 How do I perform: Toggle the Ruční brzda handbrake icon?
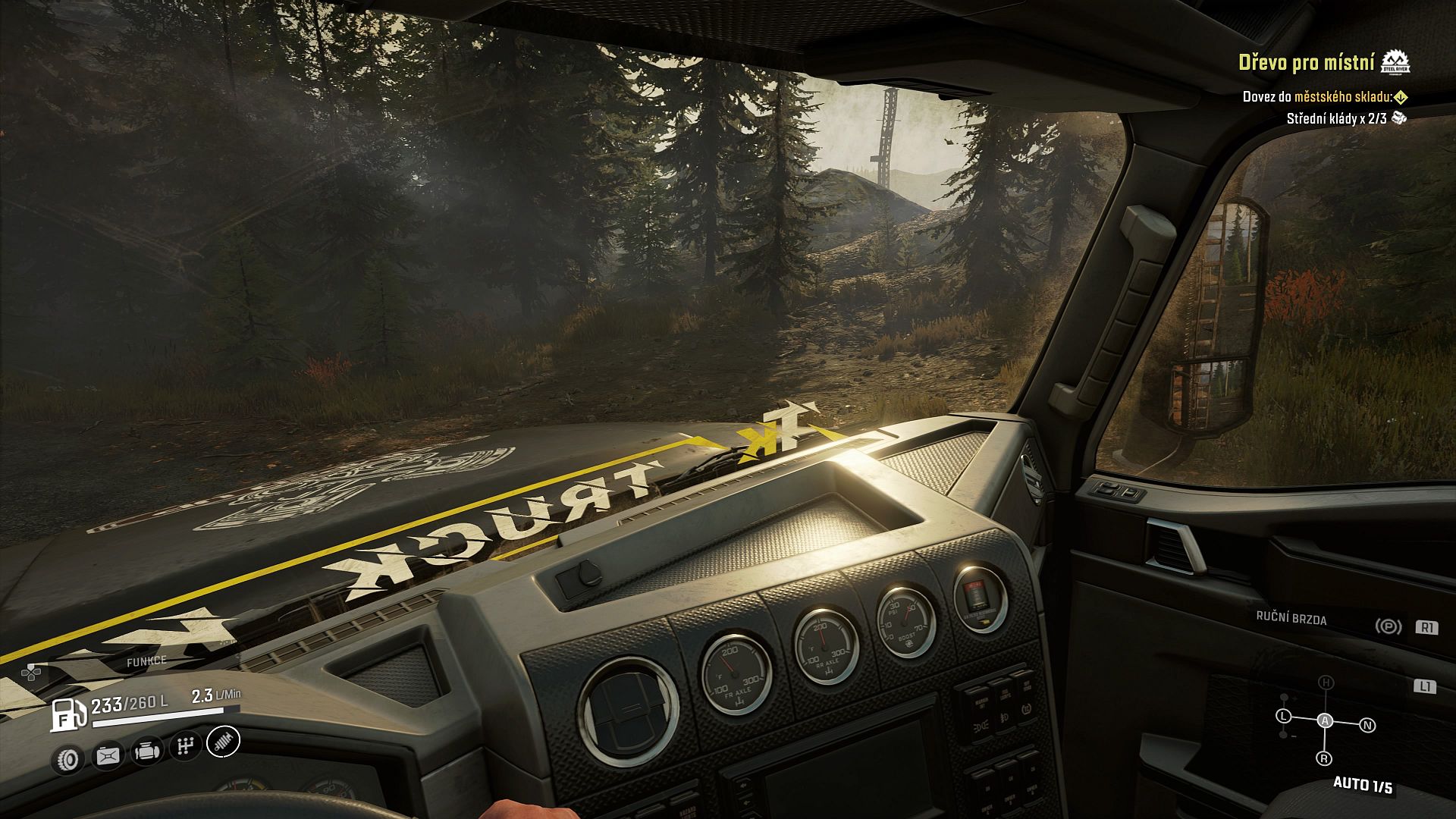(1388, 626)
